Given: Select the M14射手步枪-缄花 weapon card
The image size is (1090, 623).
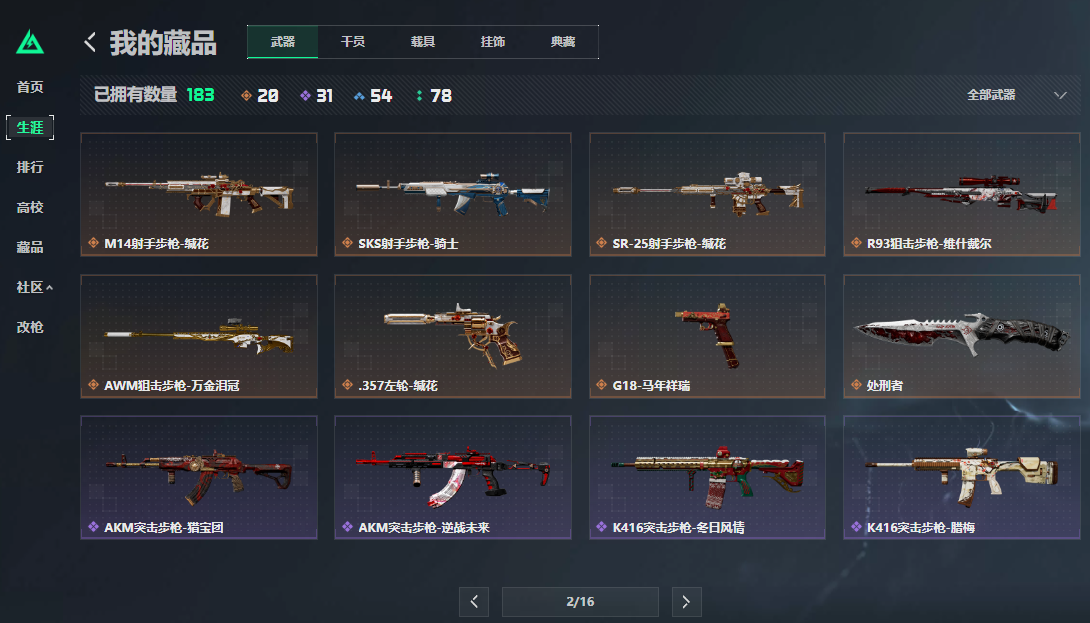Looking at the screenshot, I should (199, 194).
